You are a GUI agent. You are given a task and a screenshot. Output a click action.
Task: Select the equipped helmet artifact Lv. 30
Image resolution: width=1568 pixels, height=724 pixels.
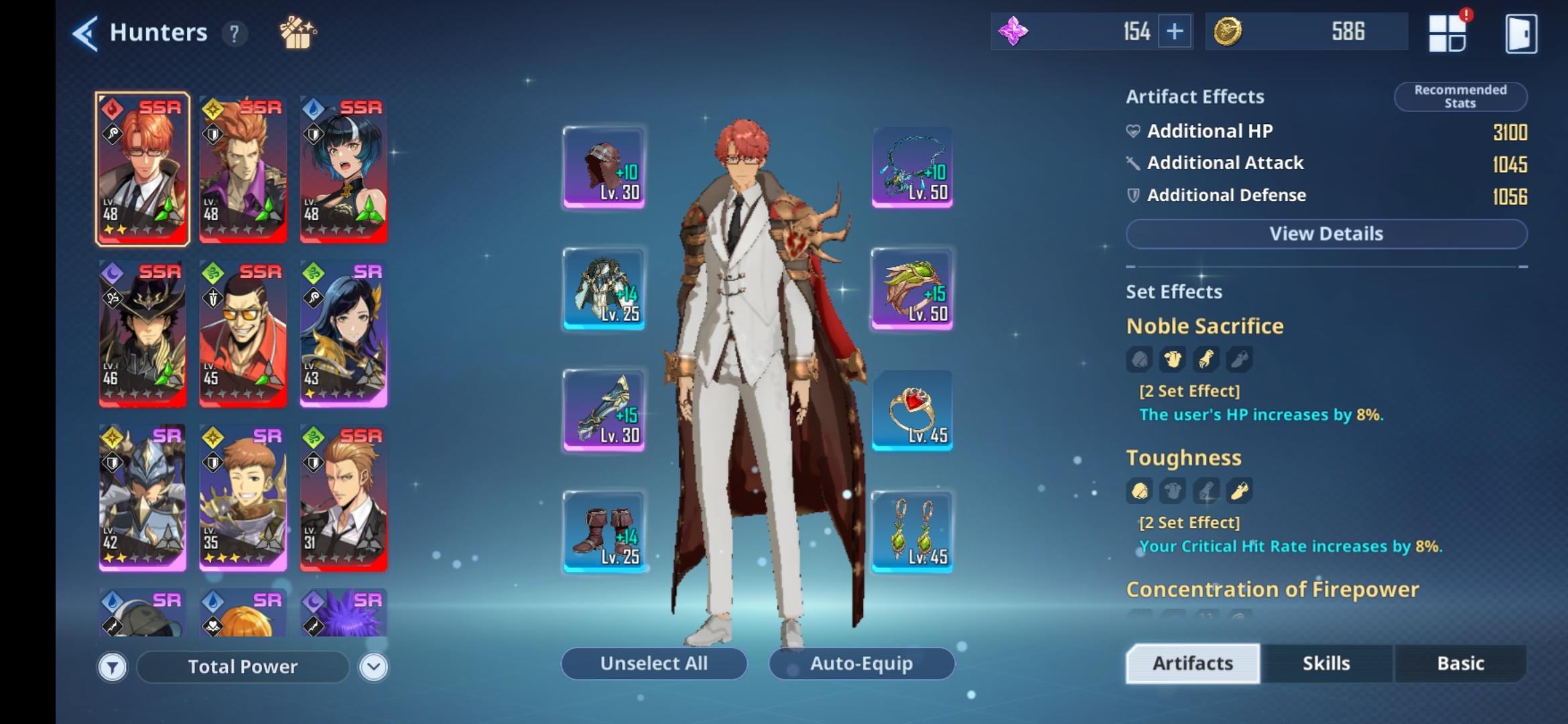(604, 166)
